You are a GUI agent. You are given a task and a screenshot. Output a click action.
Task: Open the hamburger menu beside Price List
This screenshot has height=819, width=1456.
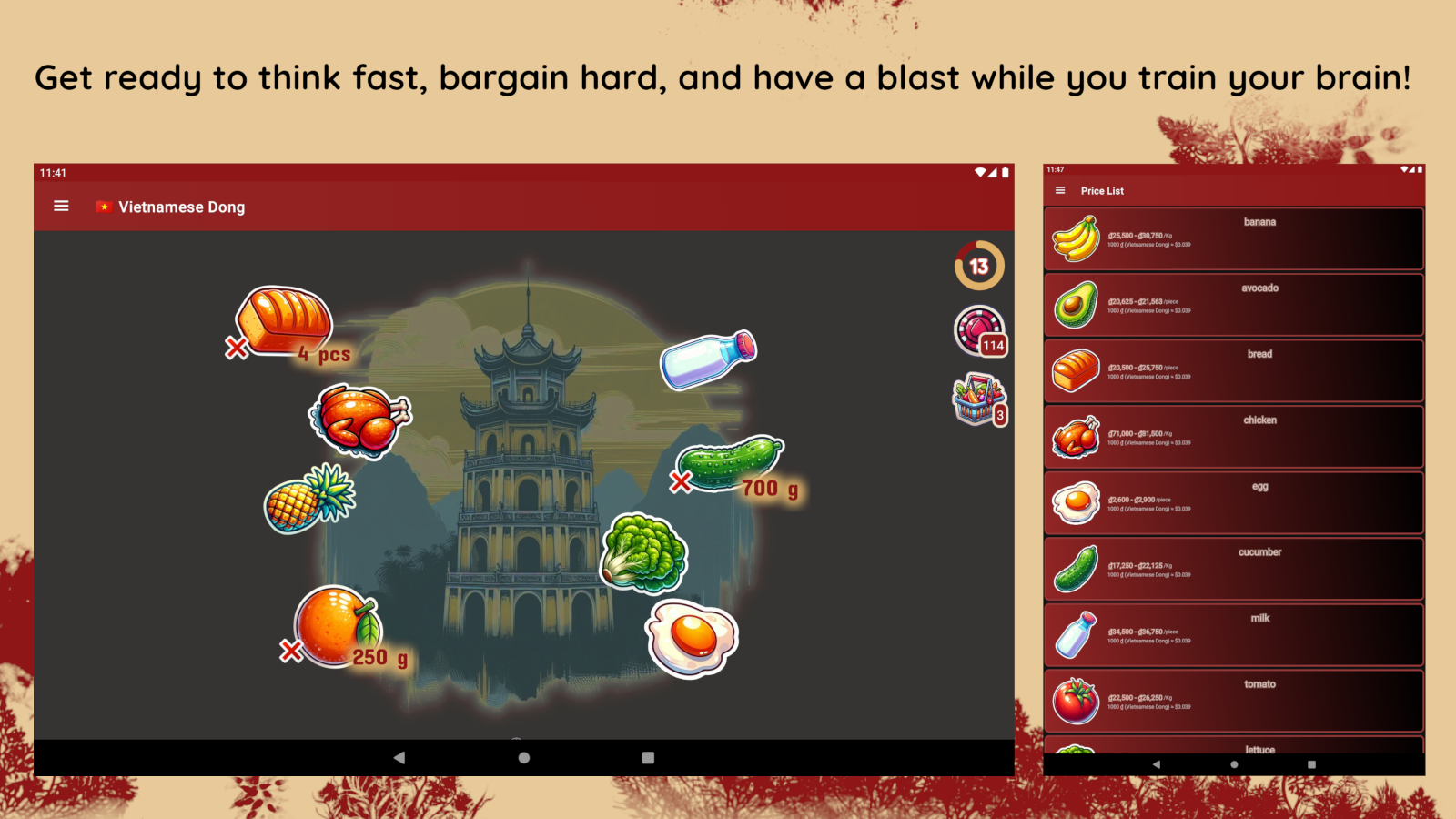click(1060, 191)
